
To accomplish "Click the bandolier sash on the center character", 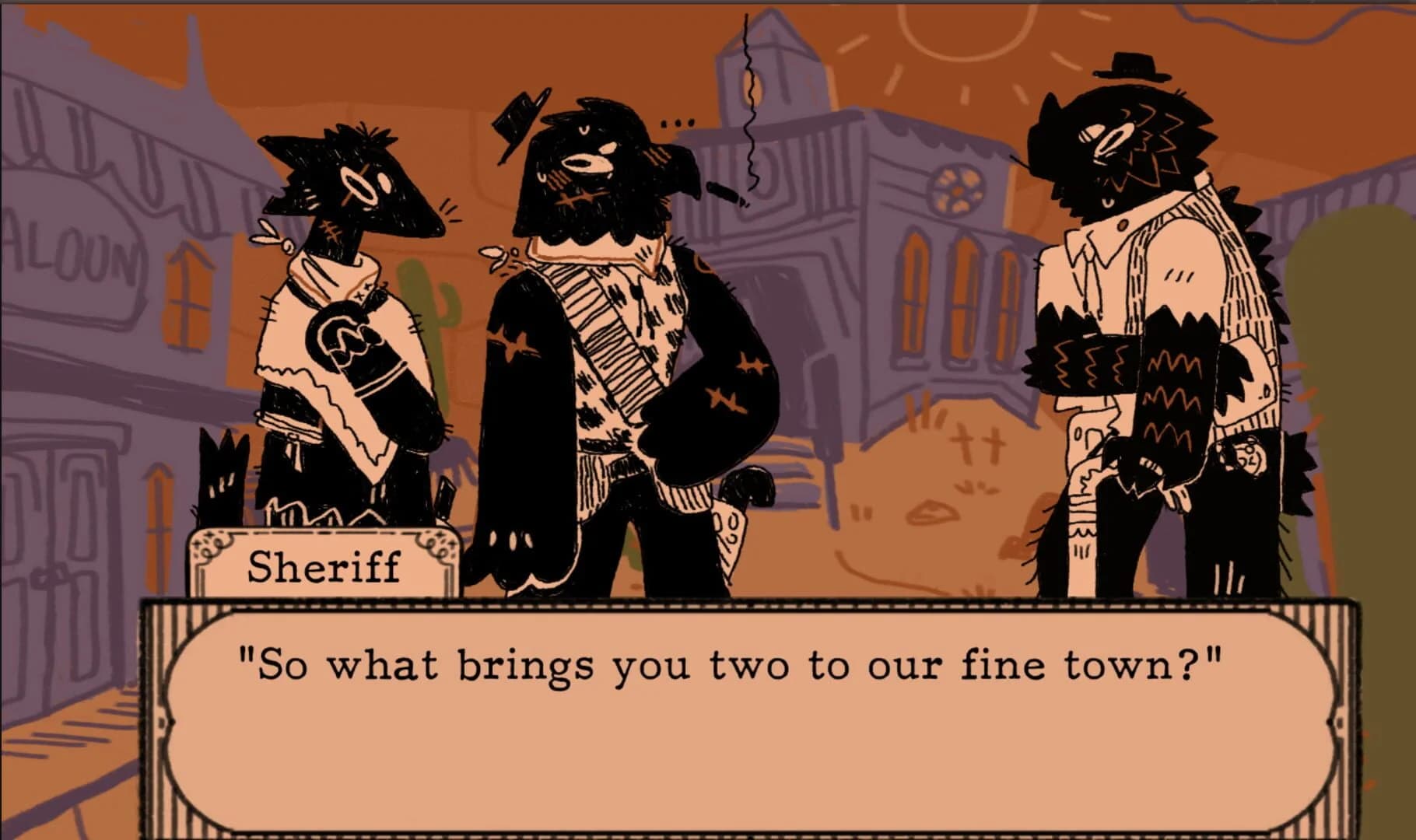I will click(x=615, y=366).
